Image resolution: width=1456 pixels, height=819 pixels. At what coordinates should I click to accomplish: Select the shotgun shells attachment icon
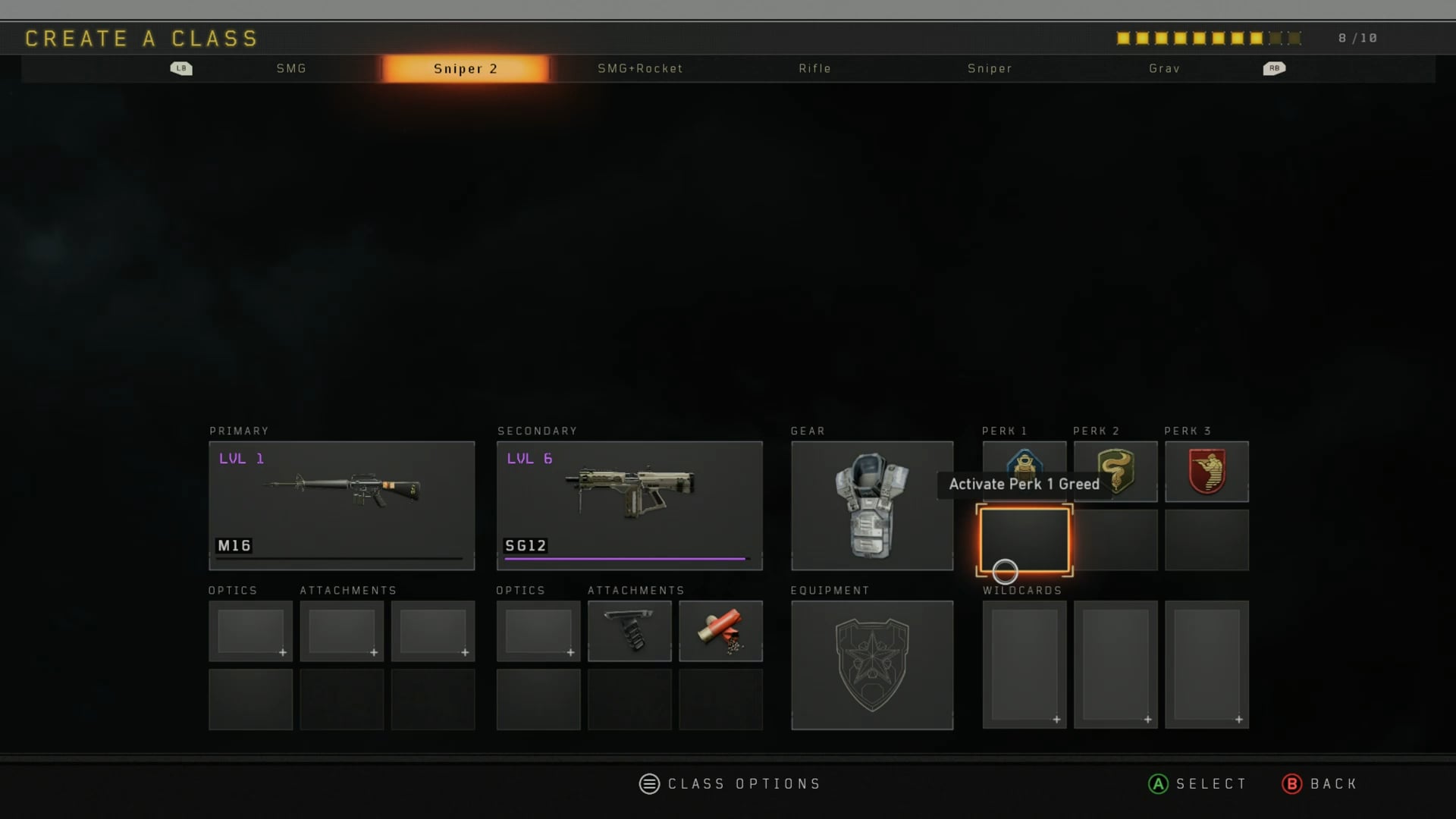(x=720, y=631)
